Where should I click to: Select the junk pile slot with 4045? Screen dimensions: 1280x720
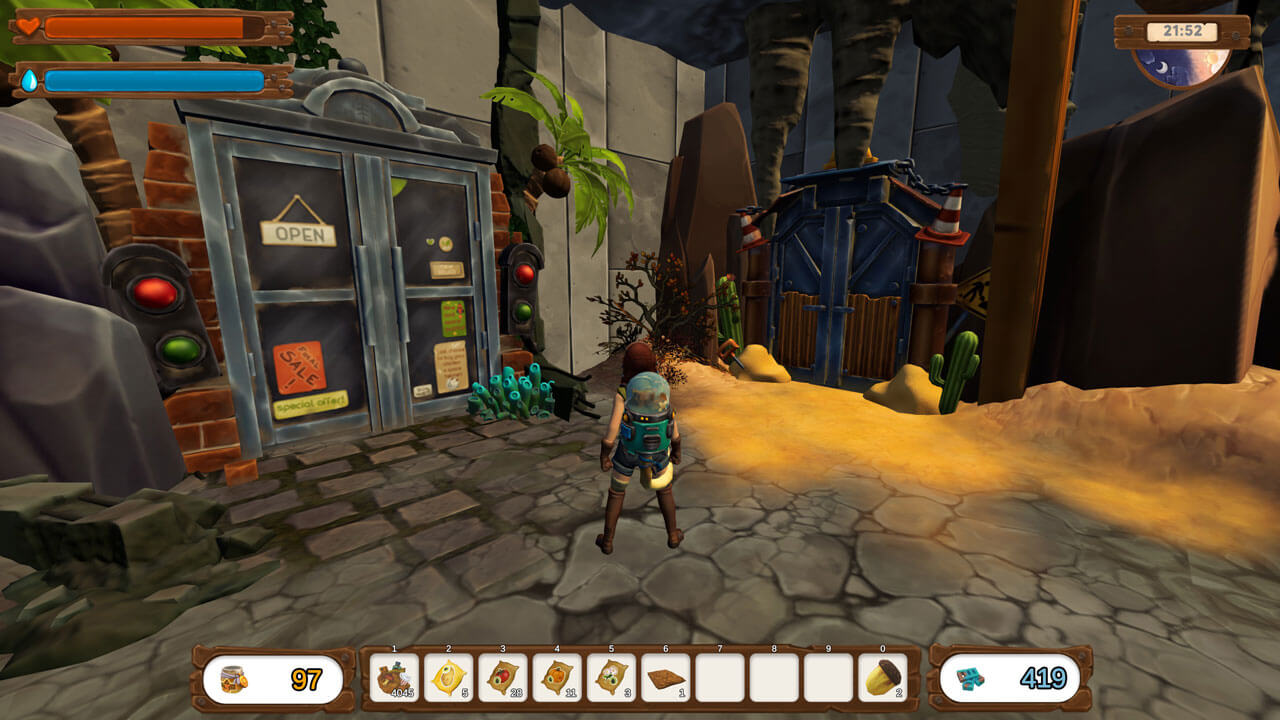(x=395, y=678)
